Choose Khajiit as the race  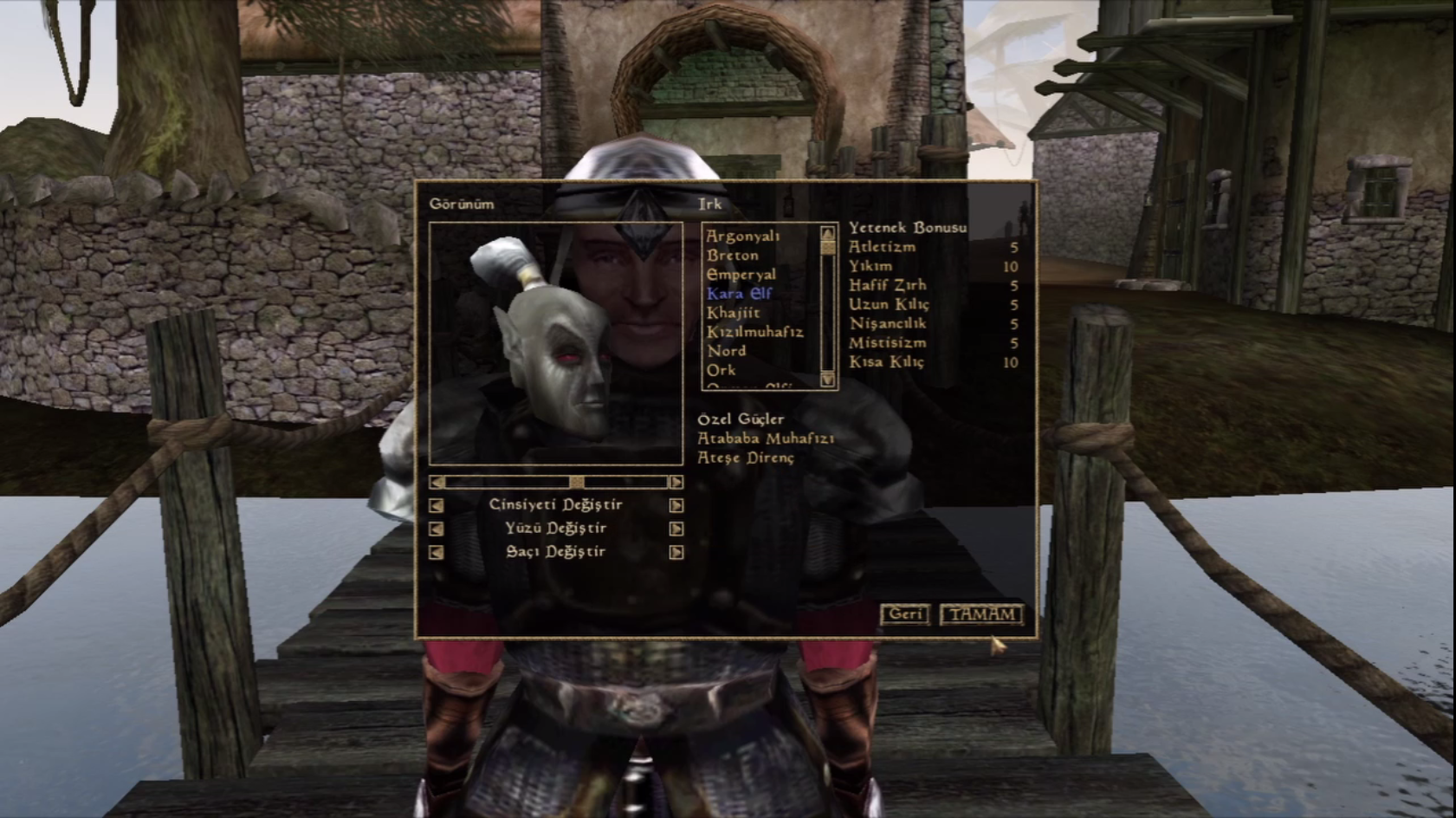[734, 313]
